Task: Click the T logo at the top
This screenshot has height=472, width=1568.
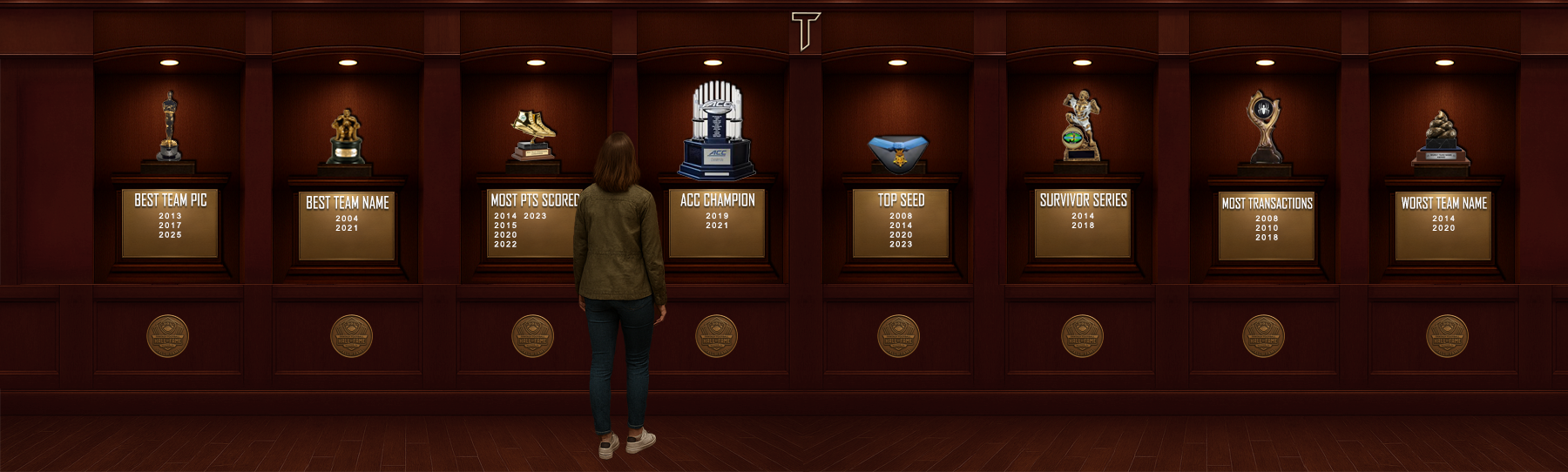Action: tap(805, 30)
